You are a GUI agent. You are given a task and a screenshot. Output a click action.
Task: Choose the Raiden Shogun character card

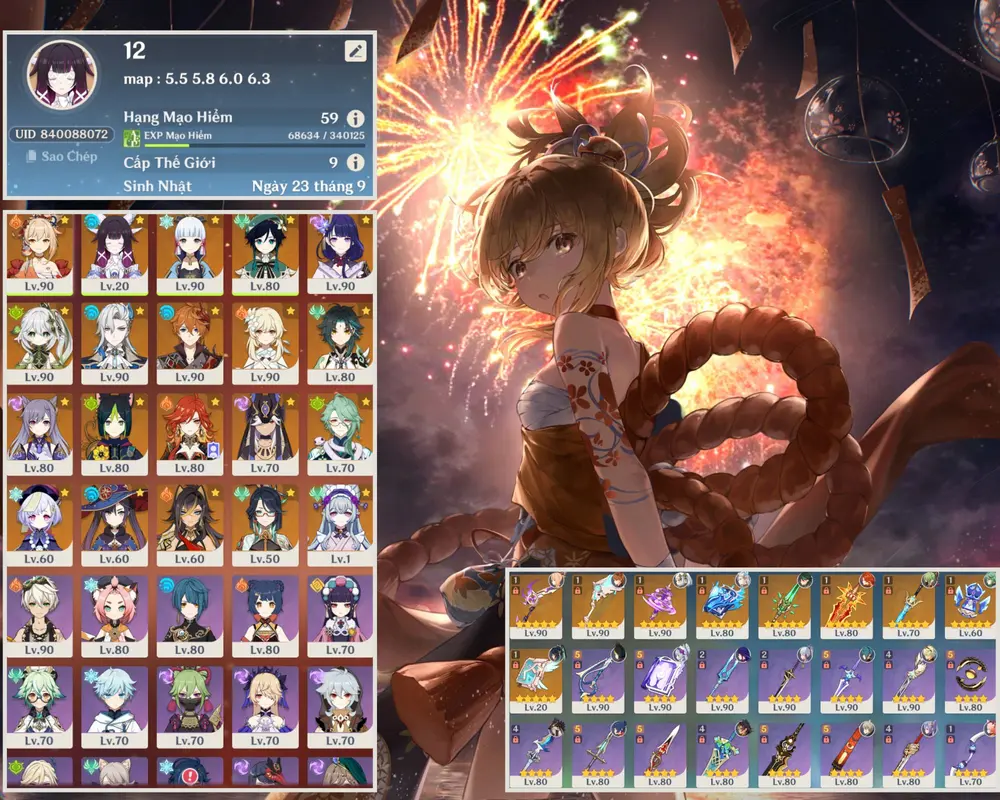point(341,252)
